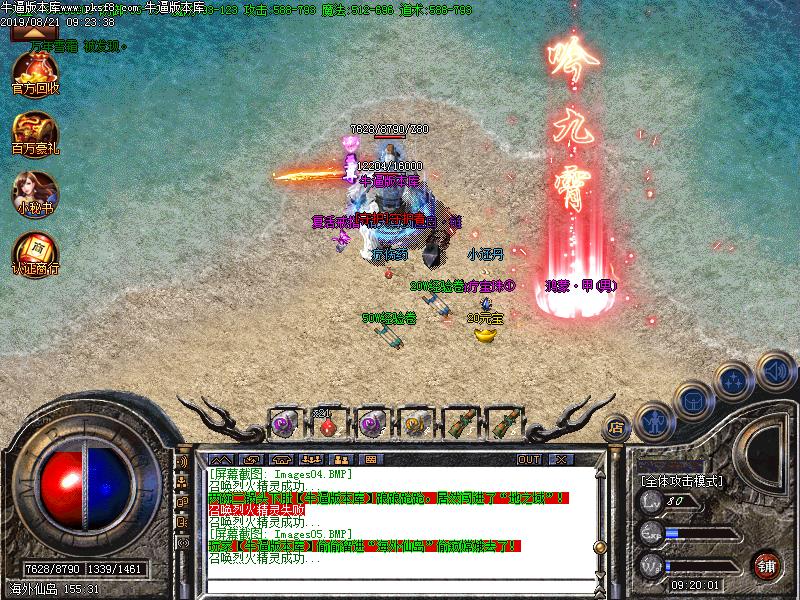Open the red 铺 stall button

point(766,565)
